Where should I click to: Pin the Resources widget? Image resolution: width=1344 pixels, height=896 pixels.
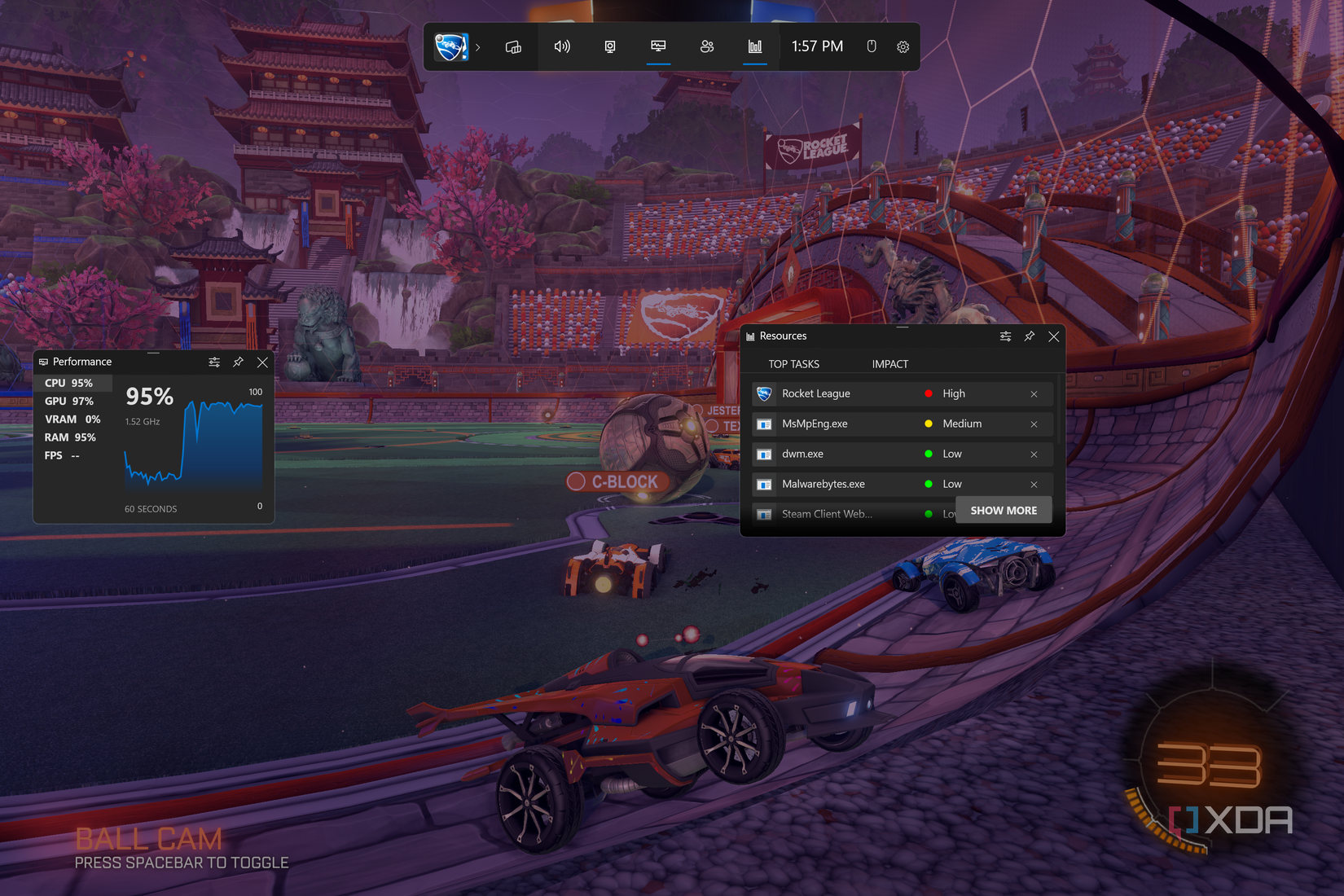pyautogui.click(x=1029, y=336)
